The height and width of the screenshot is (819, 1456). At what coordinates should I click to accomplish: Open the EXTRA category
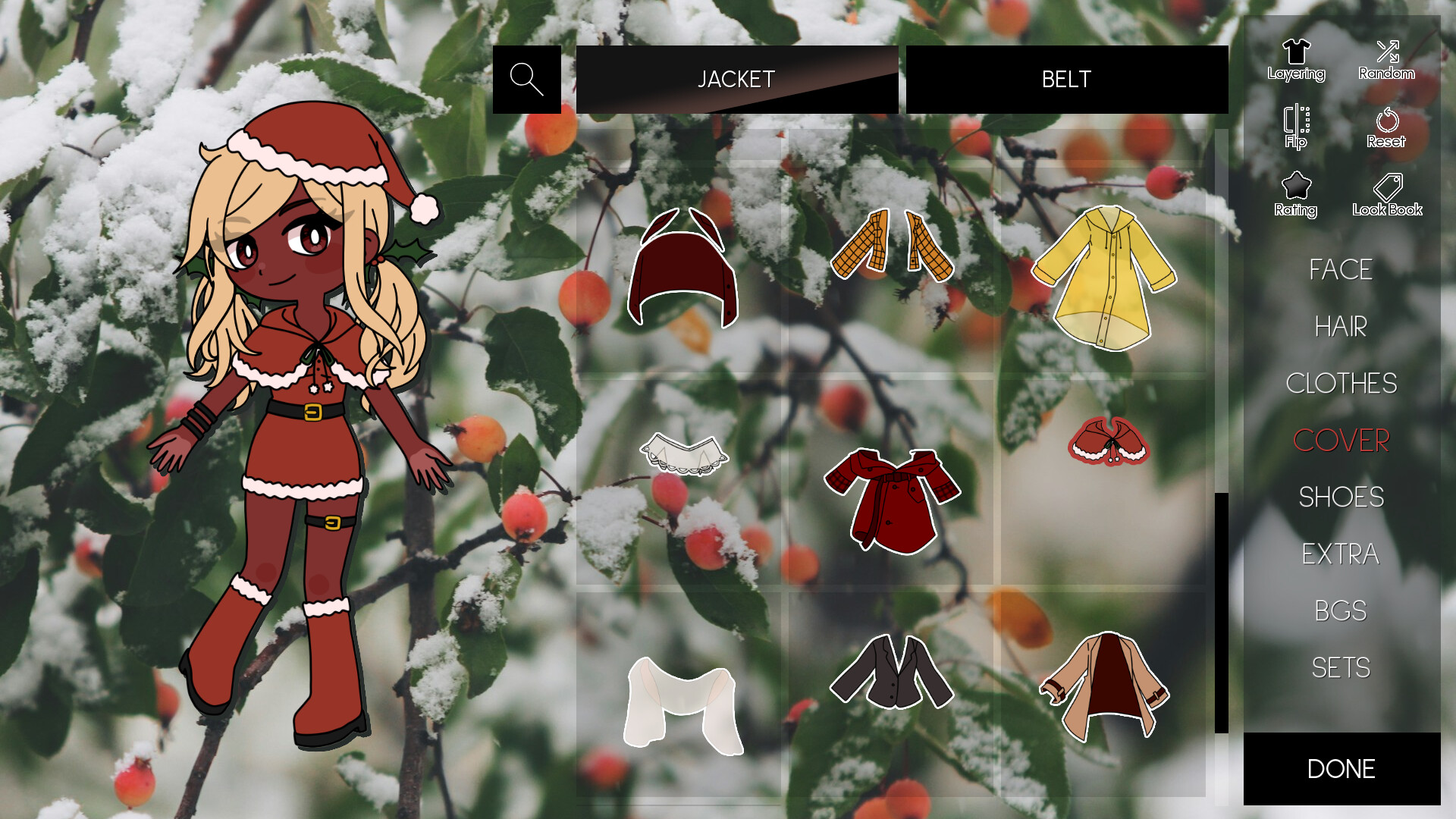[x=1341, y=554]
